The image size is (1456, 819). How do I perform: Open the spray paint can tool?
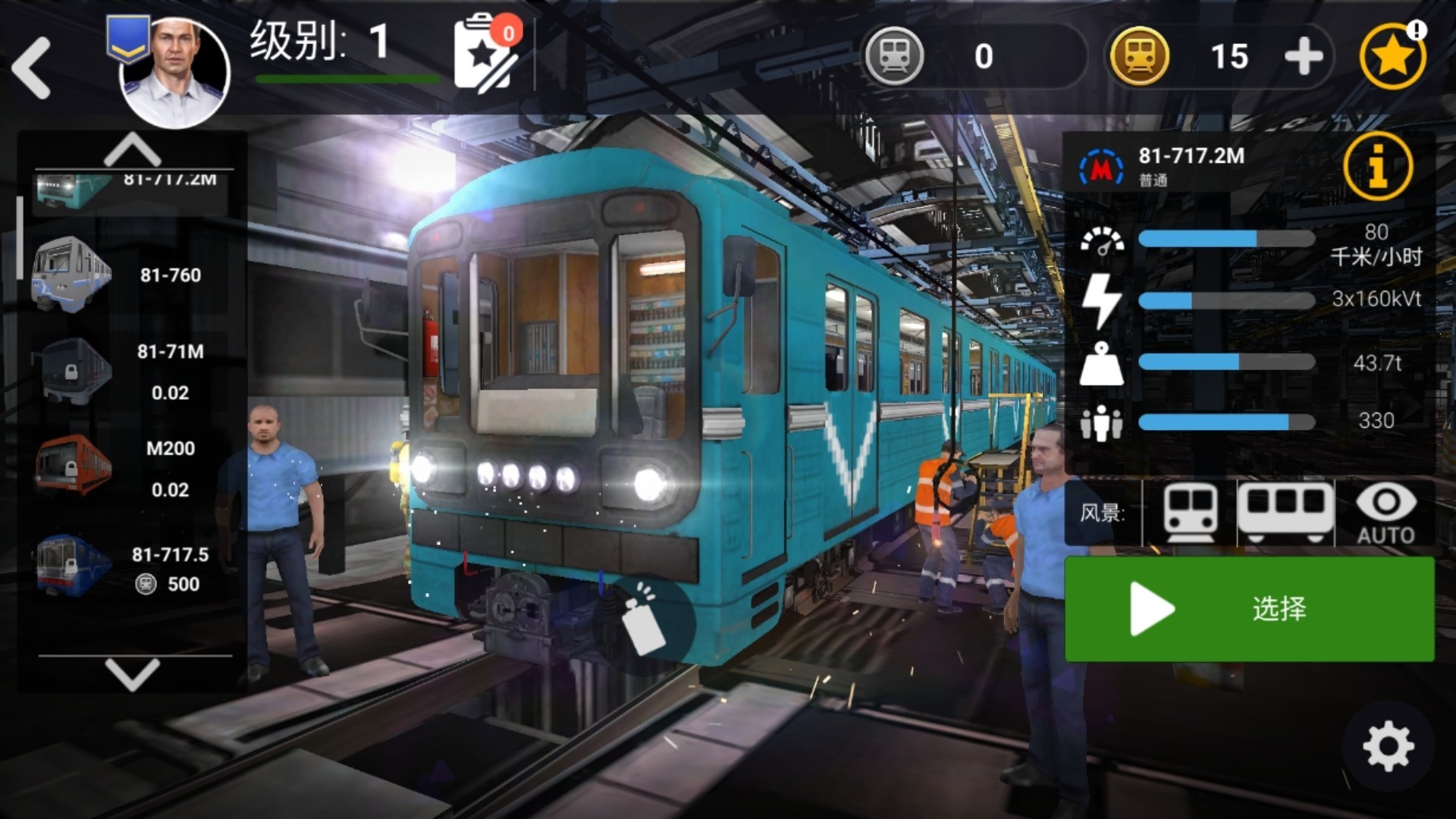644,623
